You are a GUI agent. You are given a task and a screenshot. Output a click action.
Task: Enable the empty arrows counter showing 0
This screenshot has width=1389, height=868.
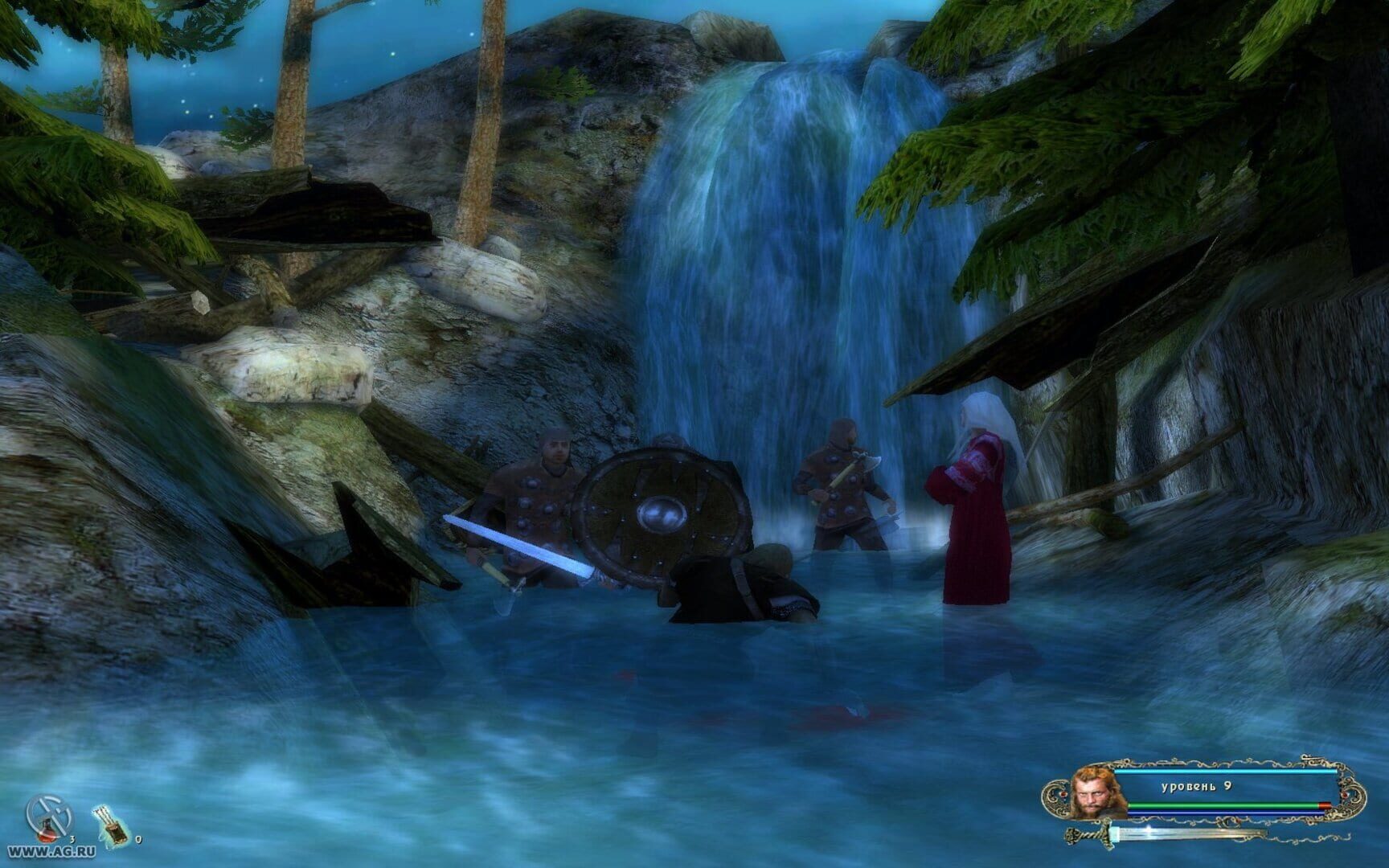[x=138, y=840]
